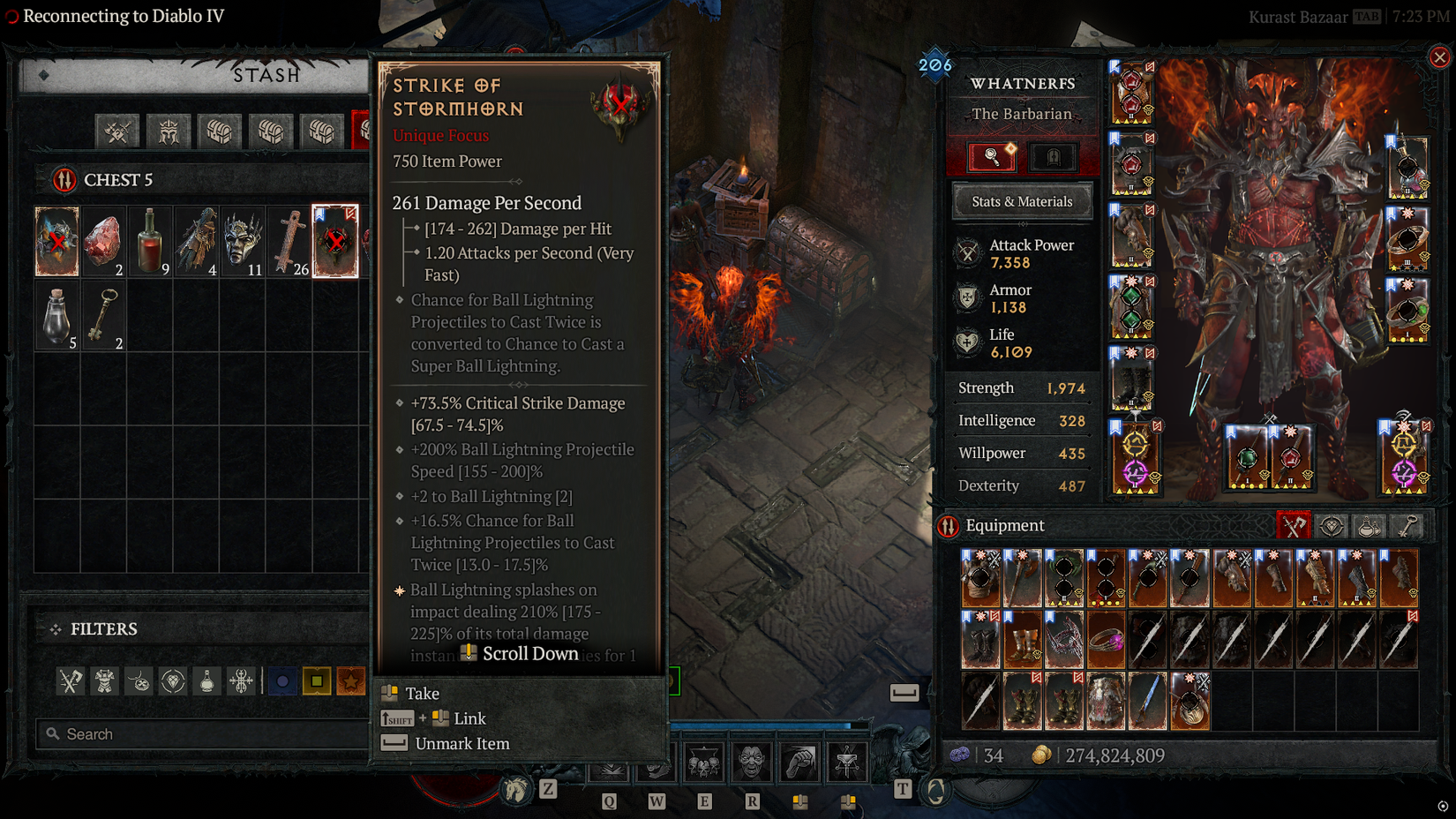Toggle the magic rarity filter square
The image size is (1456, 819).
click(x=281, y=680)
